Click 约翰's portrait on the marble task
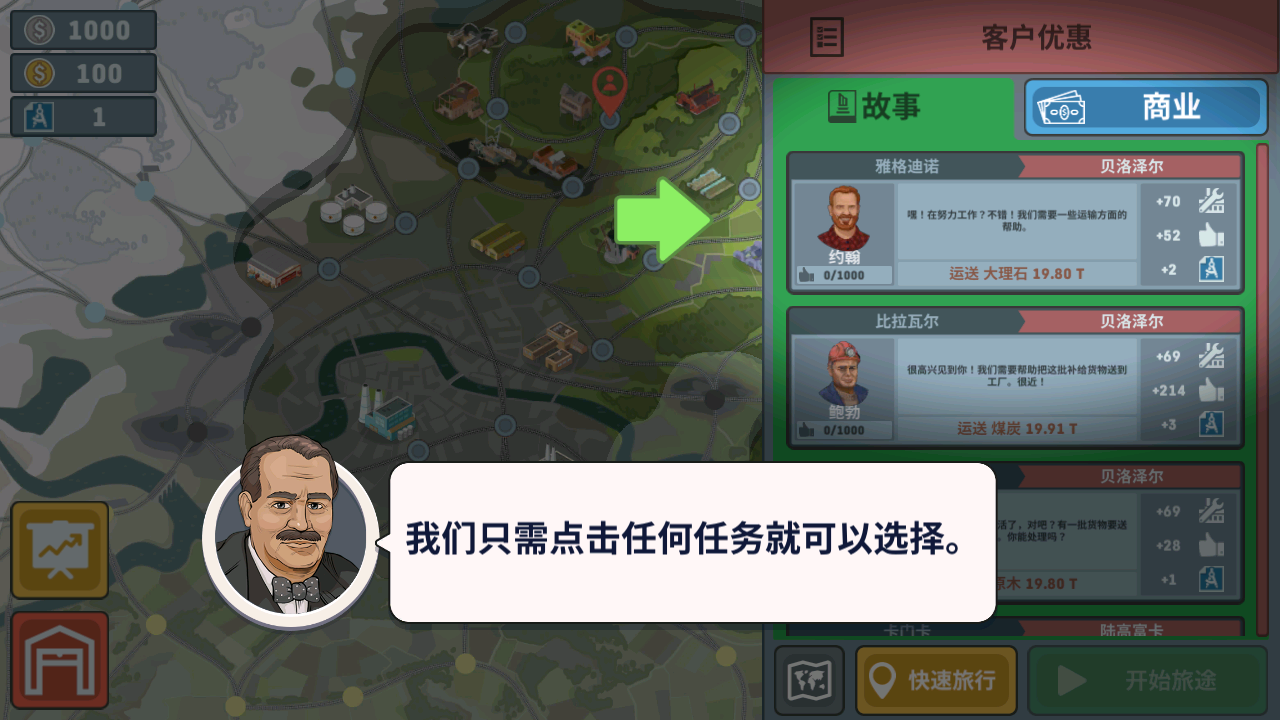Screen dimensions: 1280x720 pyautogui.click(x=843, y=220)
